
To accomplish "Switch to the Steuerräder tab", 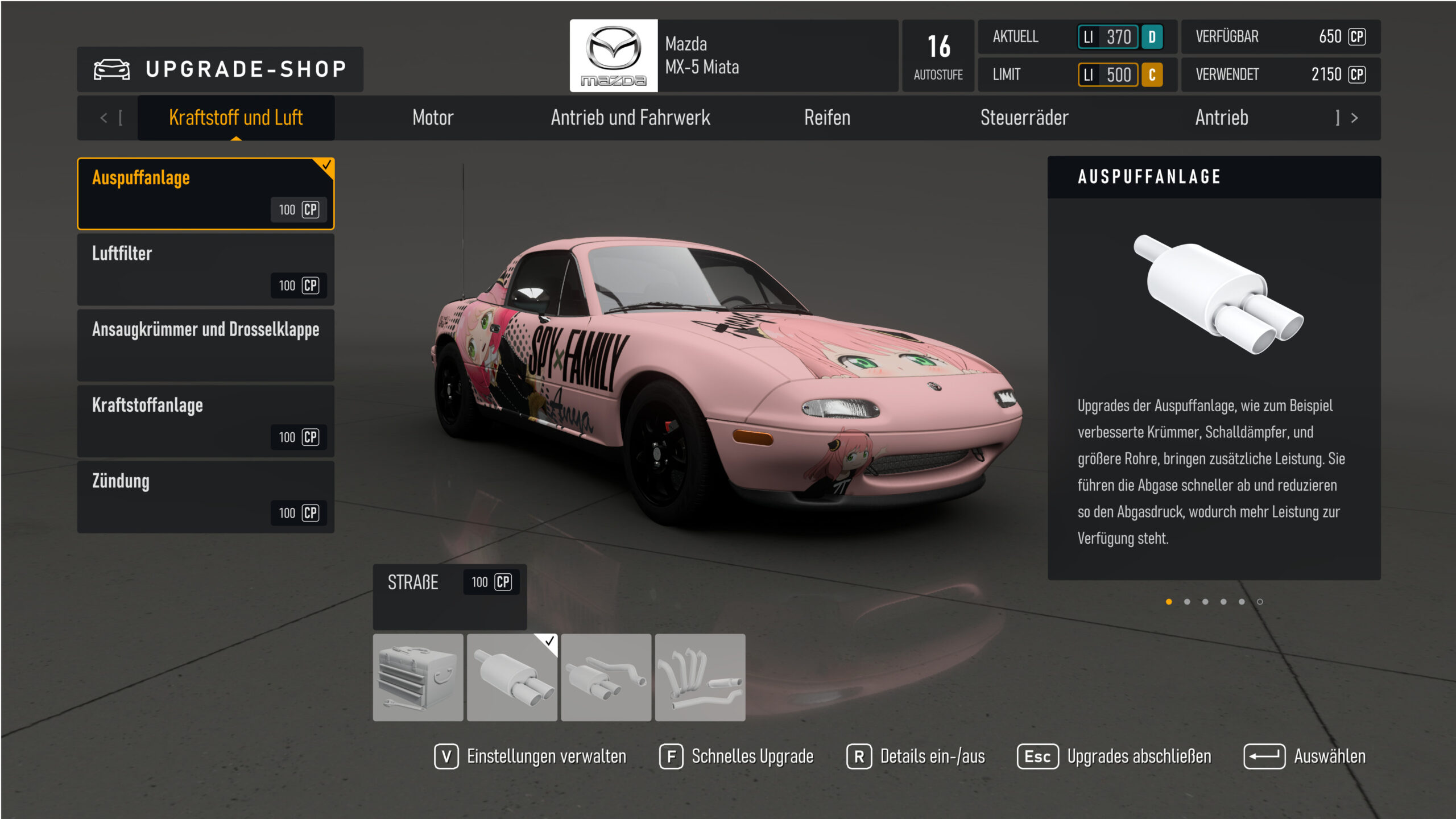I will coord(1024,118).
